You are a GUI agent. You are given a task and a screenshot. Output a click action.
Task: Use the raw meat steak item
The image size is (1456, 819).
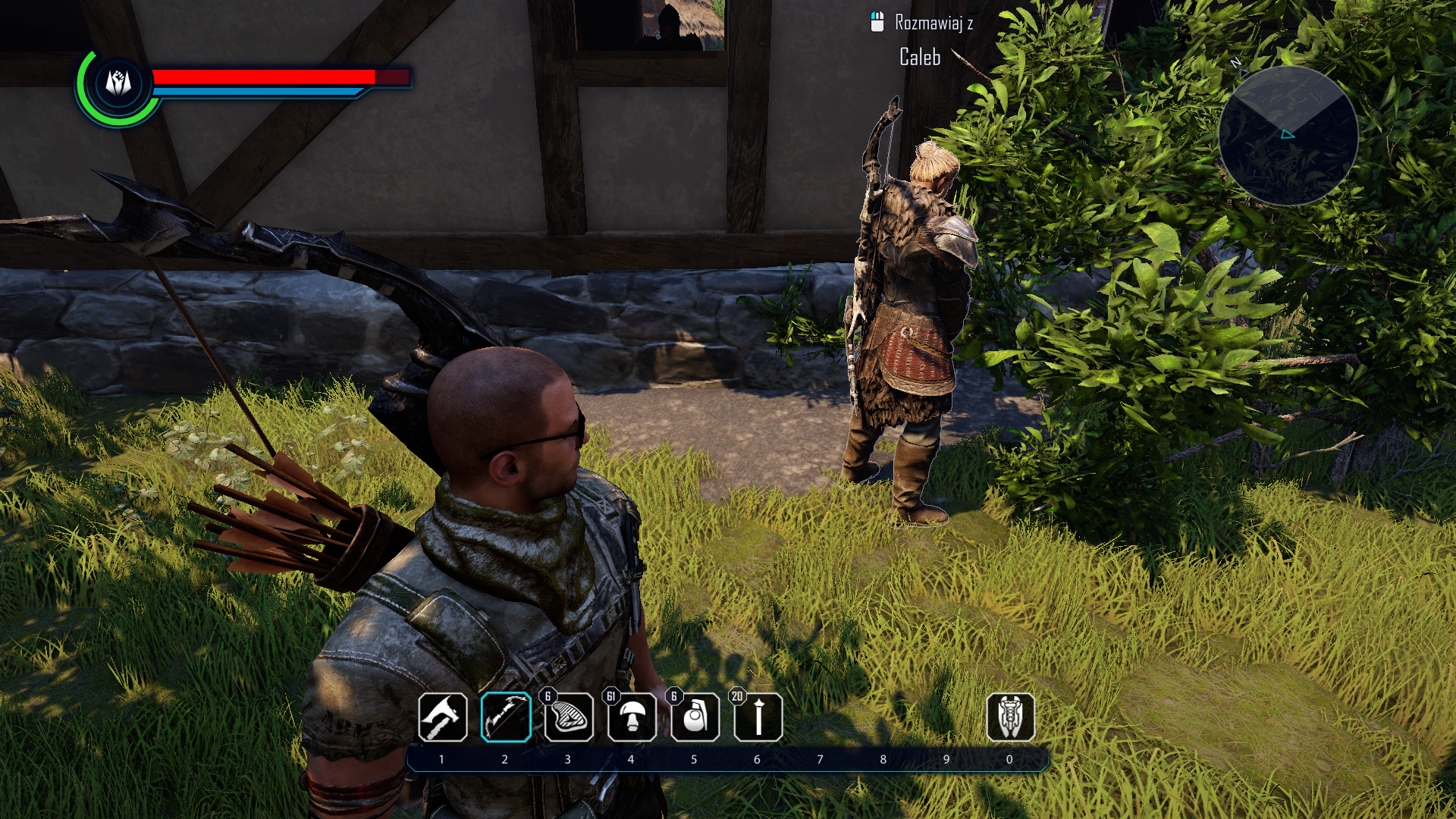(x=569, y=717)
